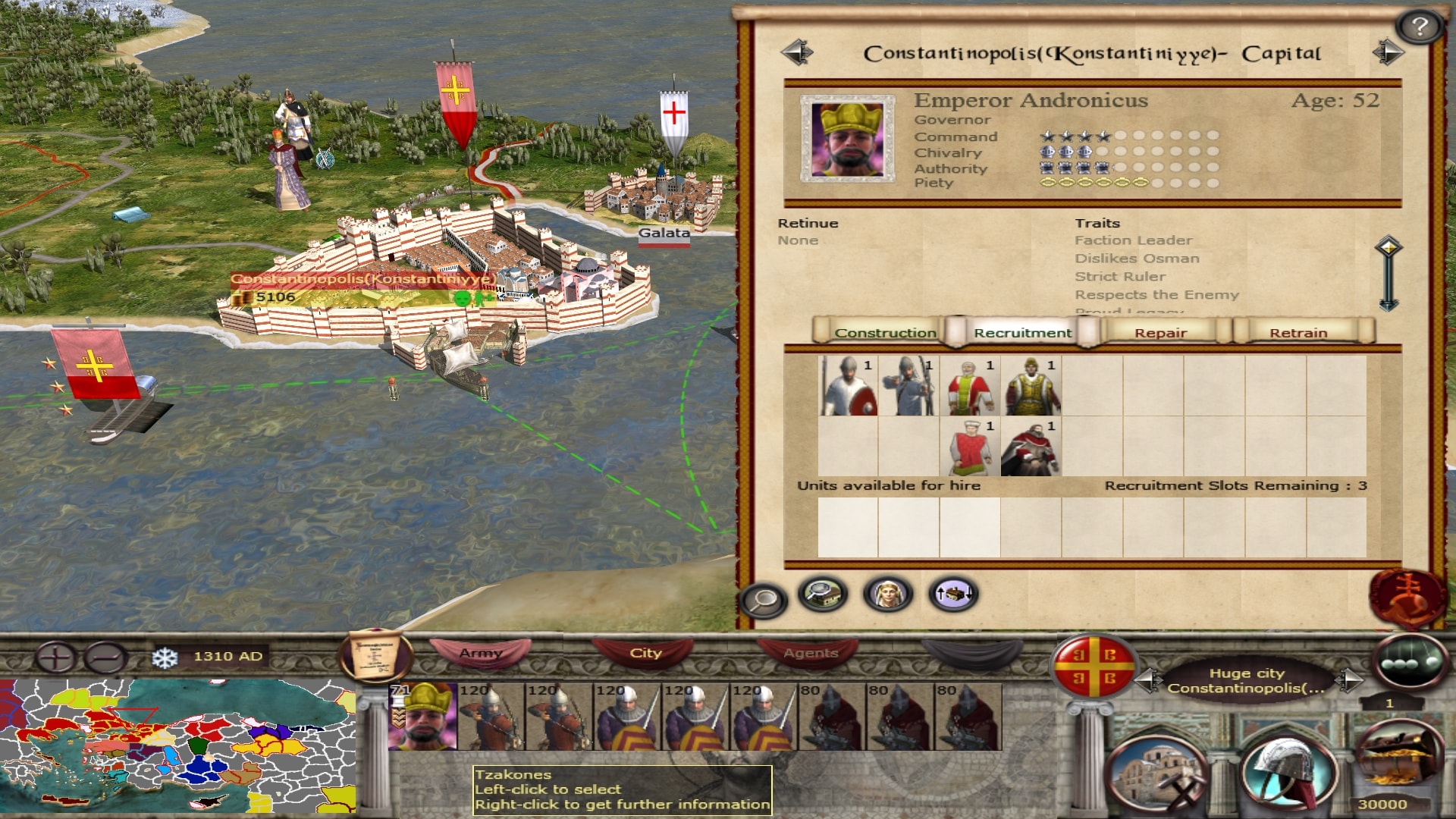Viewport: 1456px width, 819px height.
Task: Open the help question mark button
Action: tap(1420, 27)
